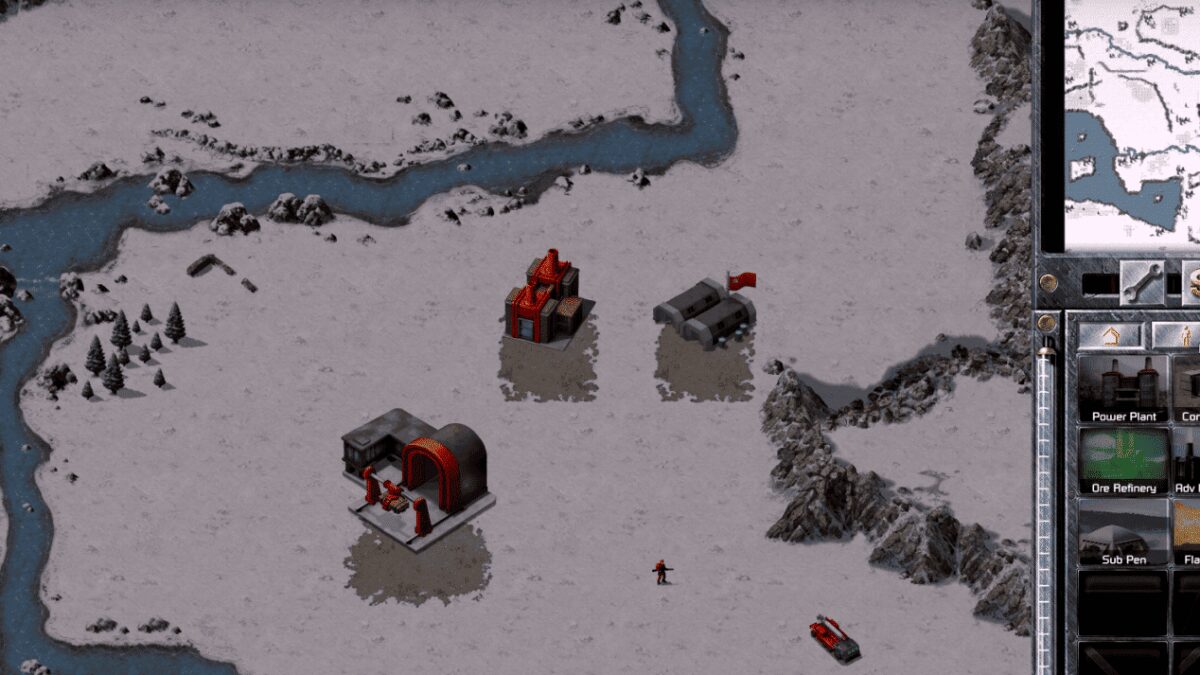Image resolution: width=1200 pixels, height=675 pixels.
Task: Select the Sub Pen build icon
Action: pyautogui.click(x=1123, y=533)
